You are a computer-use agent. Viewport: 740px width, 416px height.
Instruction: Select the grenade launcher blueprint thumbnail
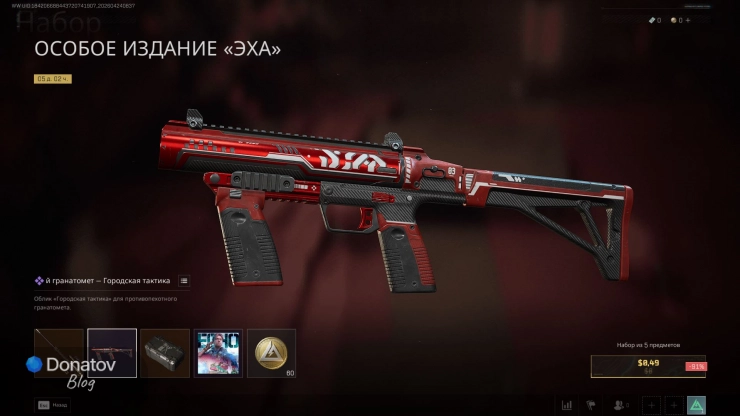tap(112, 353)
